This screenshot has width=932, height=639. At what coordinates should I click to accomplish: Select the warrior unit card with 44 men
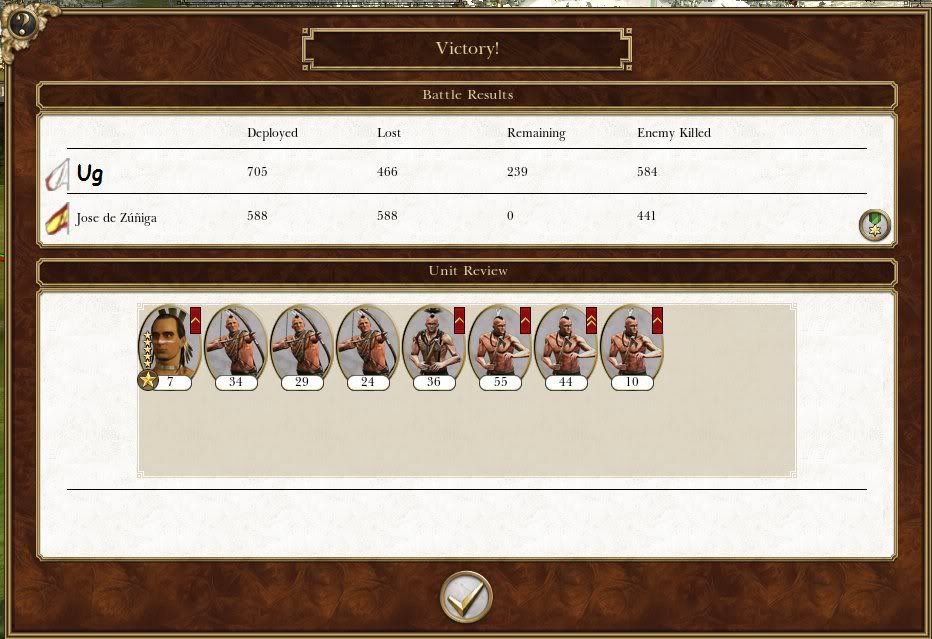point(565,345)
